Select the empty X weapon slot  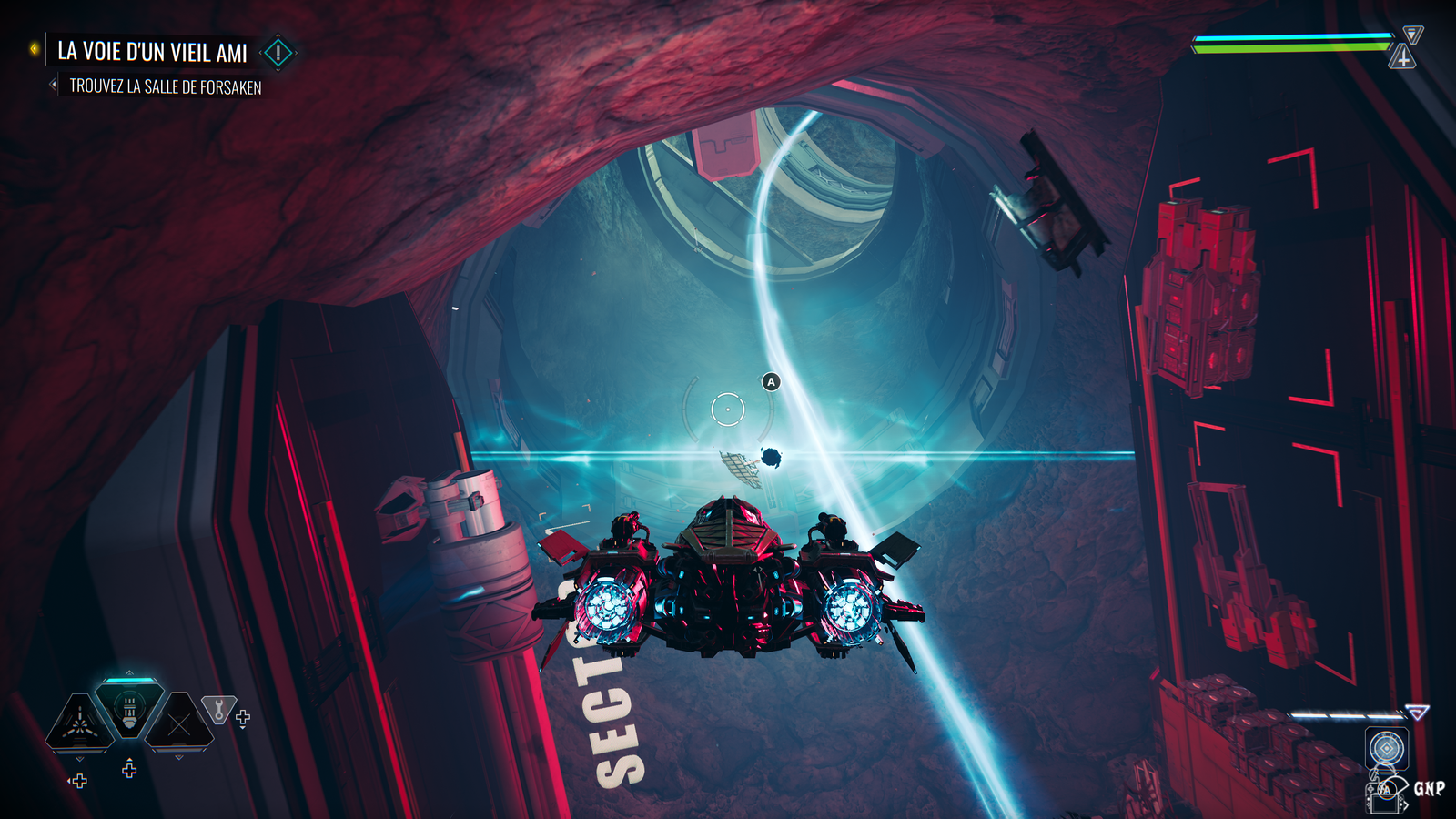pos(179,724)
